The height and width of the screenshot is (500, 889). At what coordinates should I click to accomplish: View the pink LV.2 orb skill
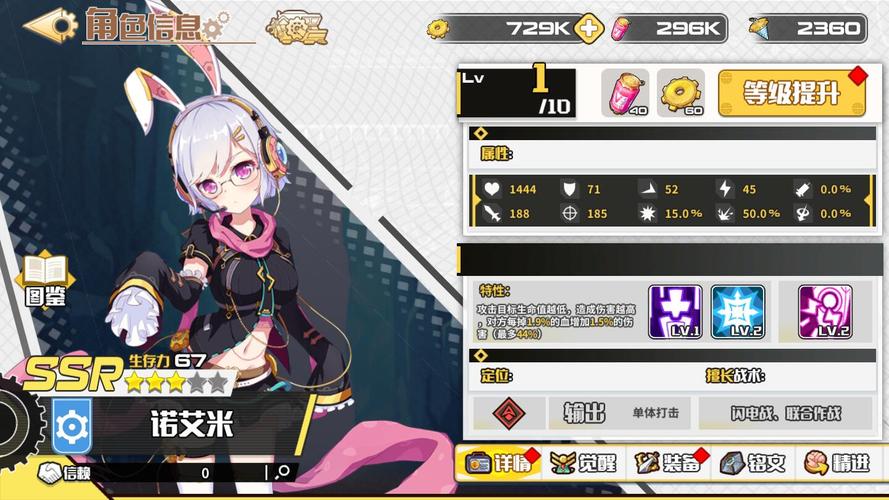tap(825, 311)
